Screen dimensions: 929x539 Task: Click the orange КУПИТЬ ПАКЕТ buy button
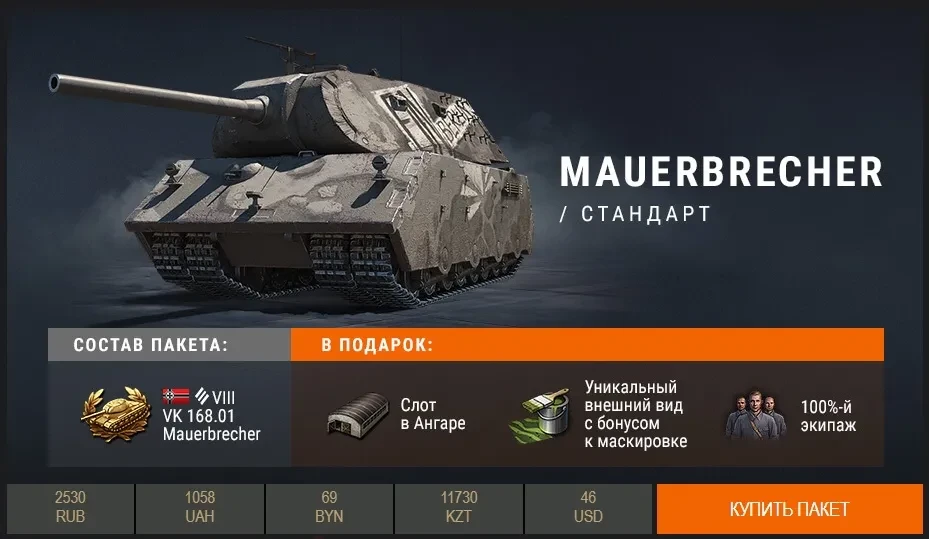(x=789, y=509)
